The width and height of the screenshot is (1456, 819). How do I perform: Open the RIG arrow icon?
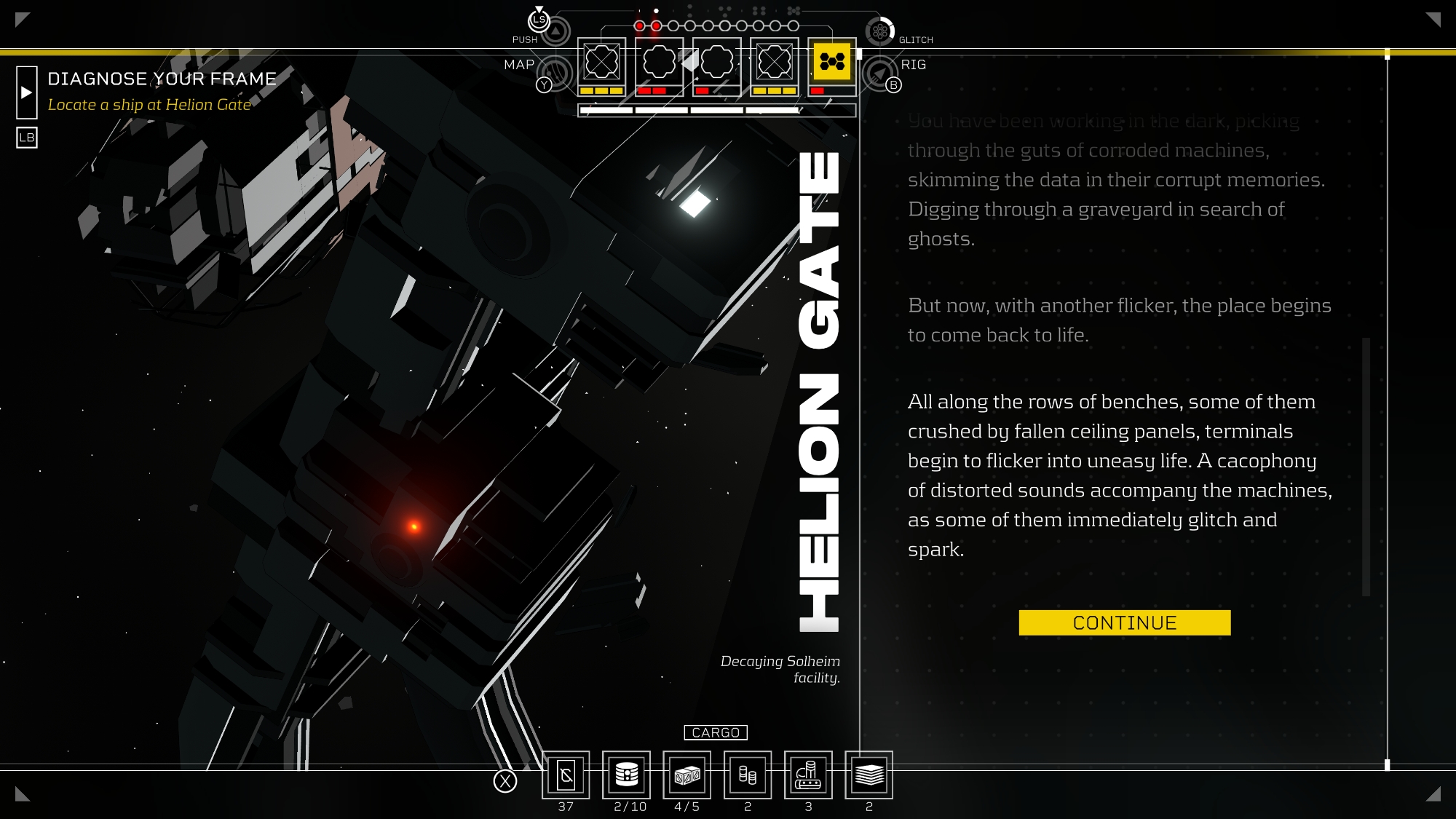click(x=879, y=74)
